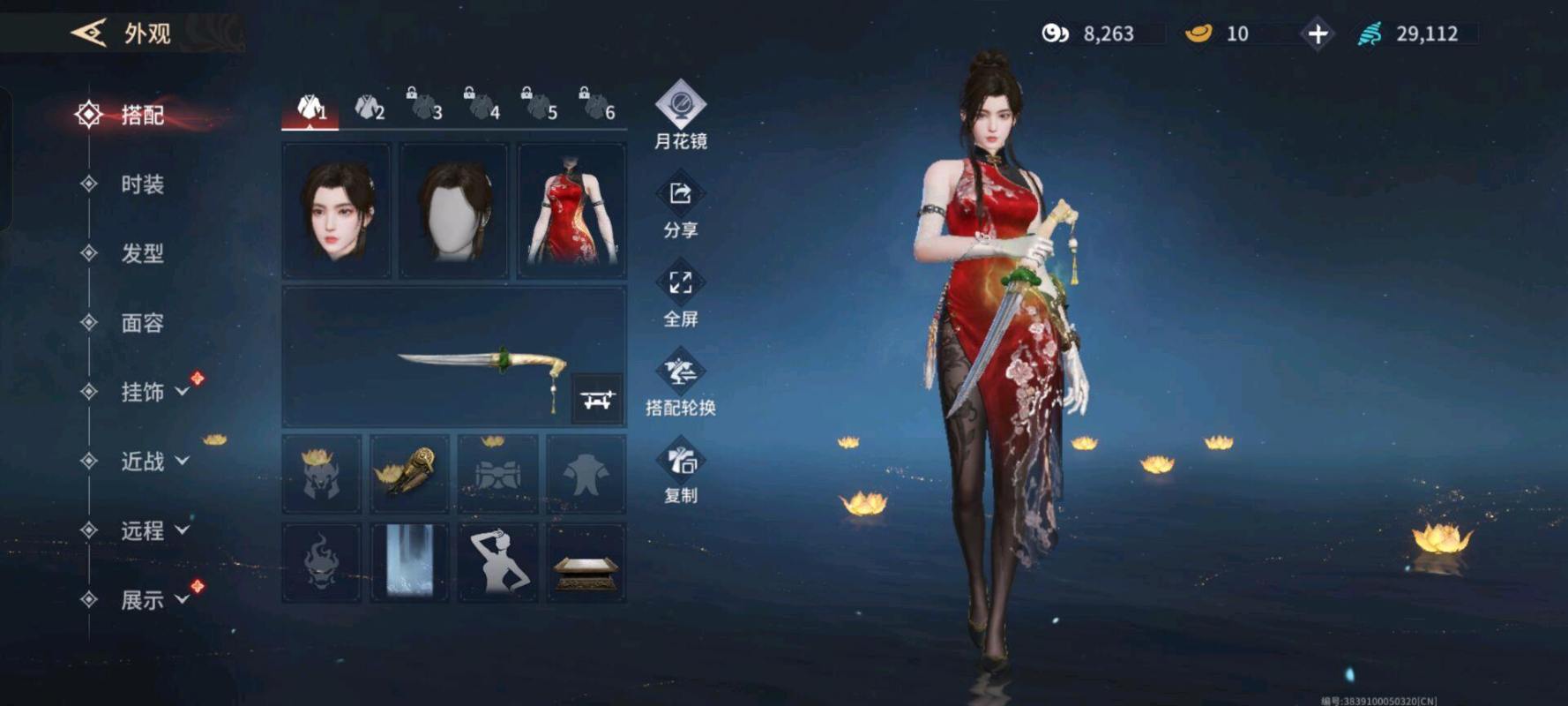
Task: Select the 发型 hairstyle category
Action: [142, 254]
